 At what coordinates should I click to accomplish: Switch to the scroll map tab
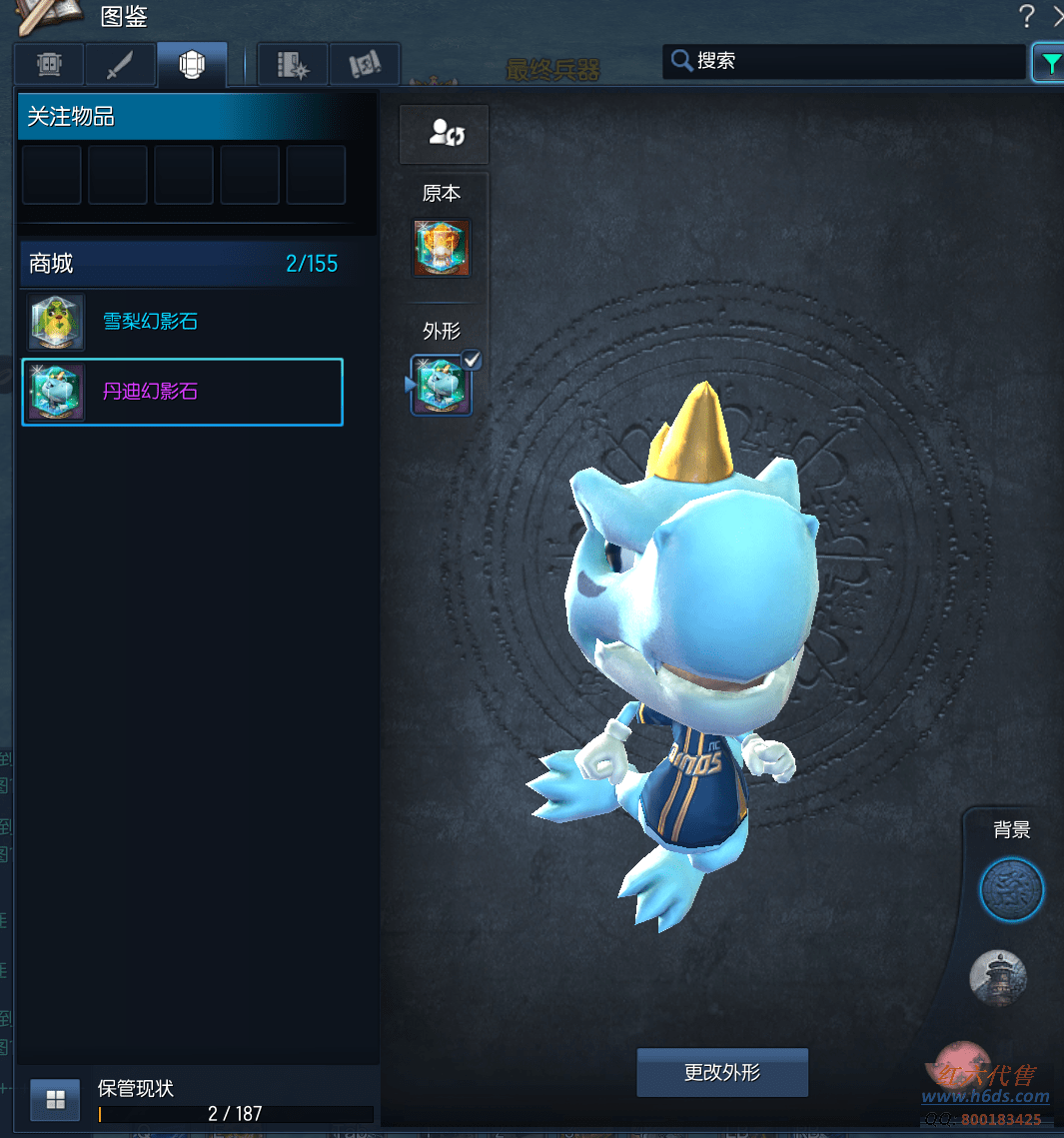pyautogui.click(x=365, y=65)
